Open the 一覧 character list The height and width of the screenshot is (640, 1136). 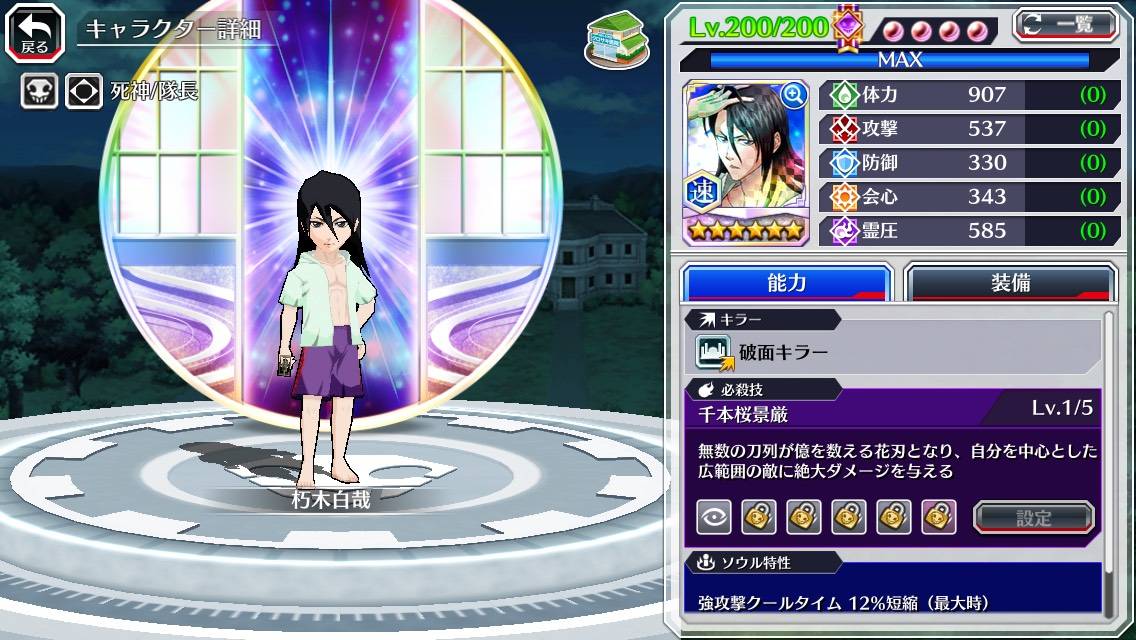(x=1066, y=25)
